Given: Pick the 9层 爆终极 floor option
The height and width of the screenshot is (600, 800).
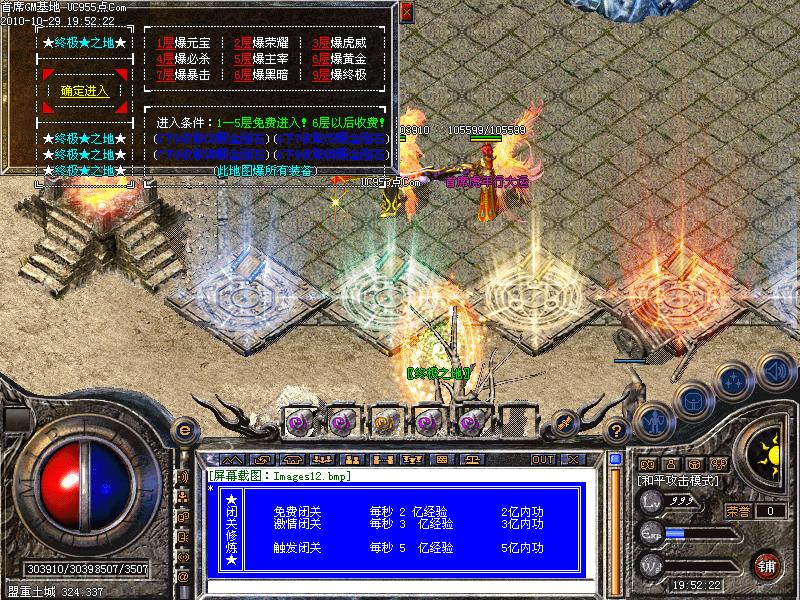Looking at the screenshot, I should (x=338, y=74).
